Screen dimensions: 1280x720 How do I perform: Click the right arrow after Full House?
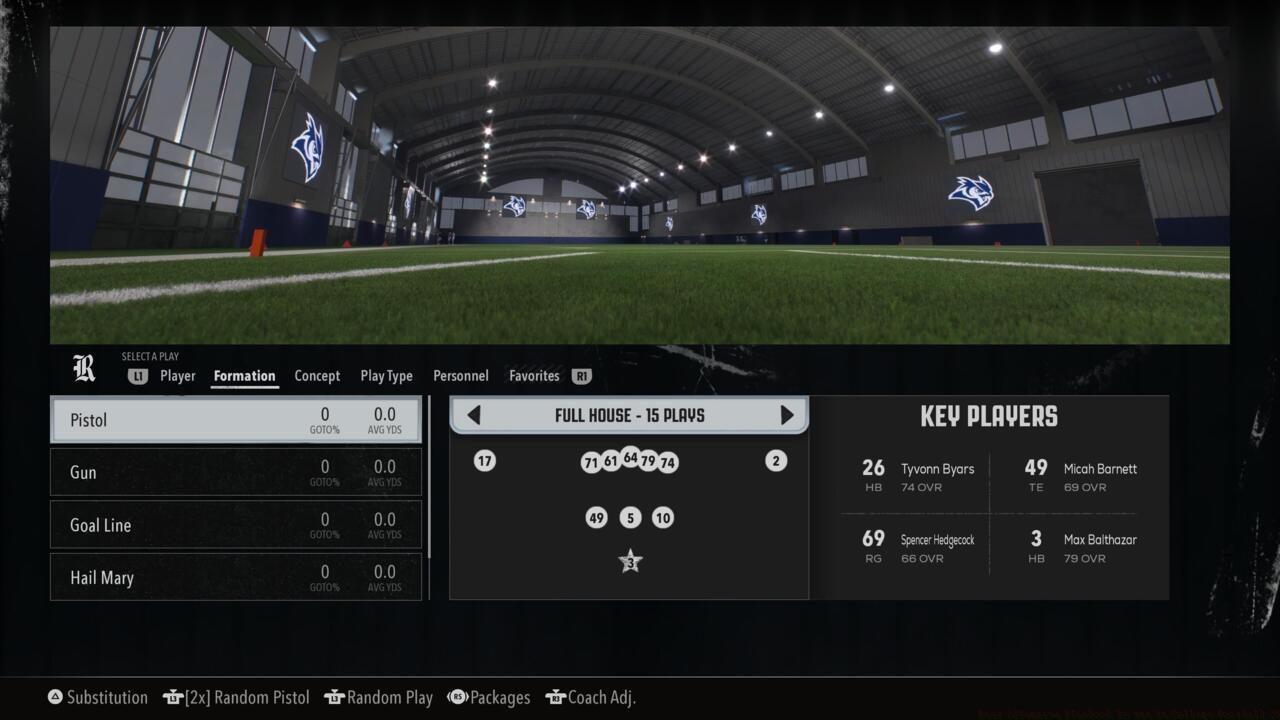787,415
